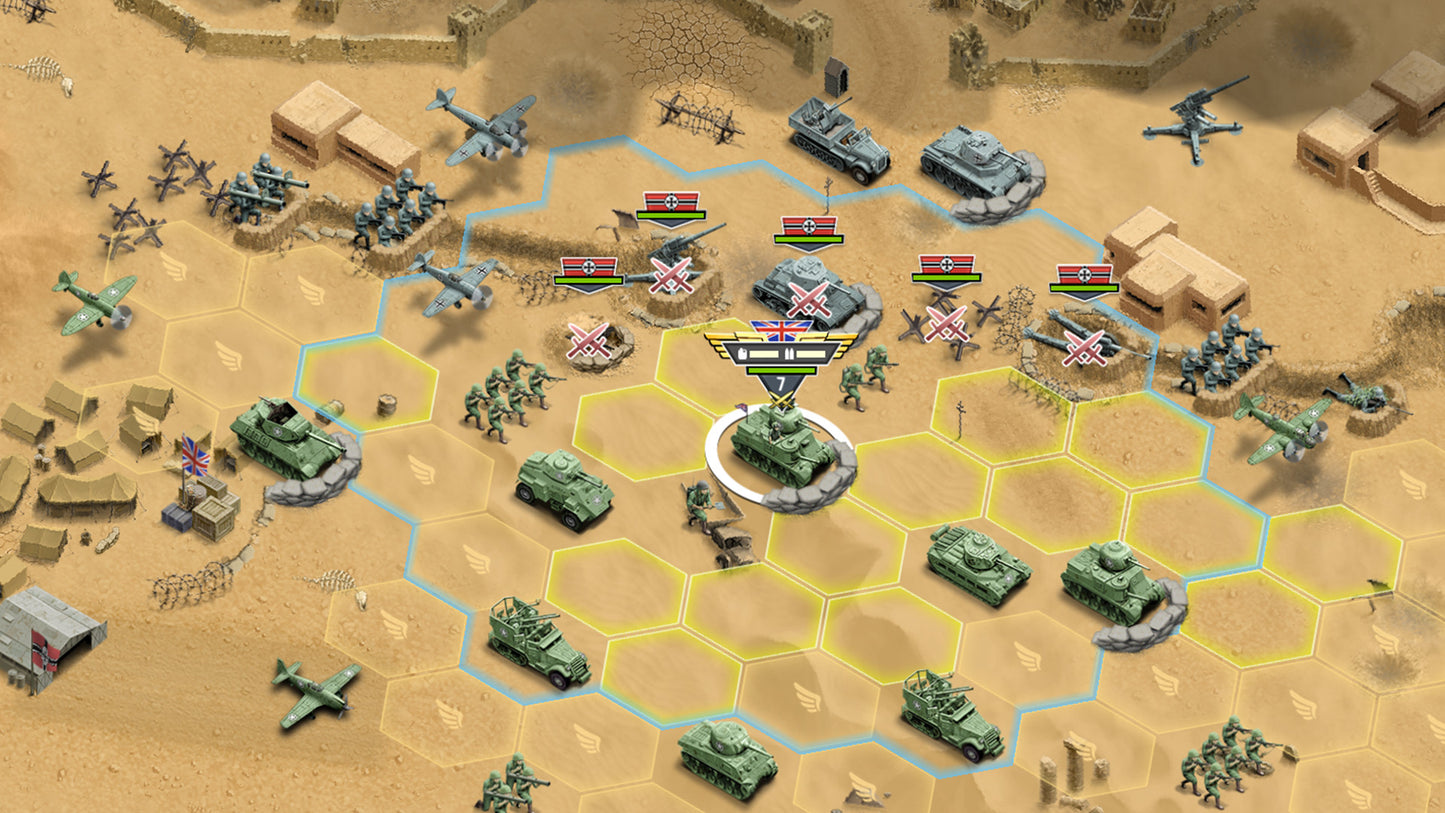Expand the pointer beneath the leftmost German flag banner
This screenshot has width=1445, height=813.
pyautogui.click(x=588, y=289)
